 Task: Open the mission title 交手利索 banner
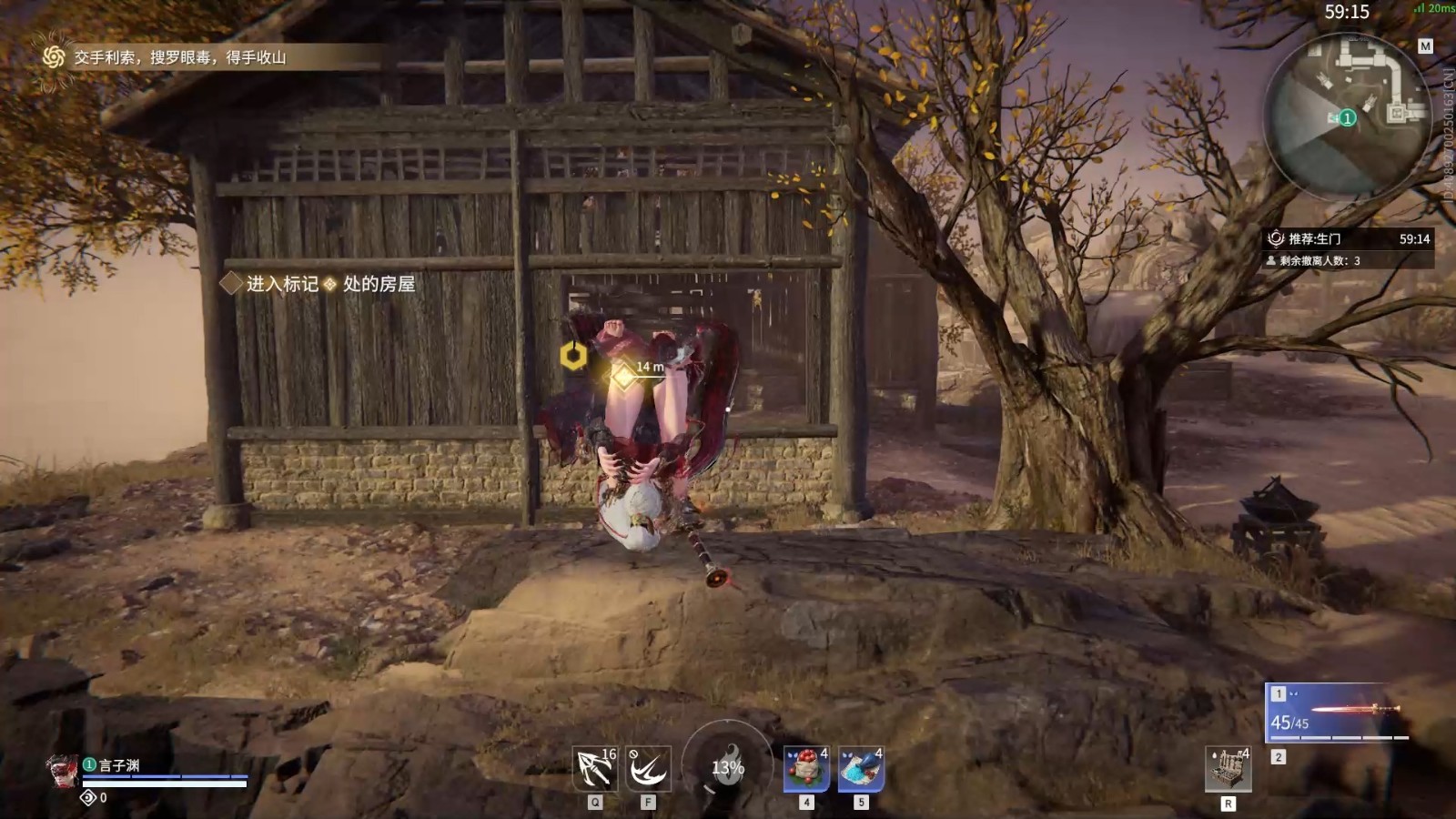tap(180, 57)
